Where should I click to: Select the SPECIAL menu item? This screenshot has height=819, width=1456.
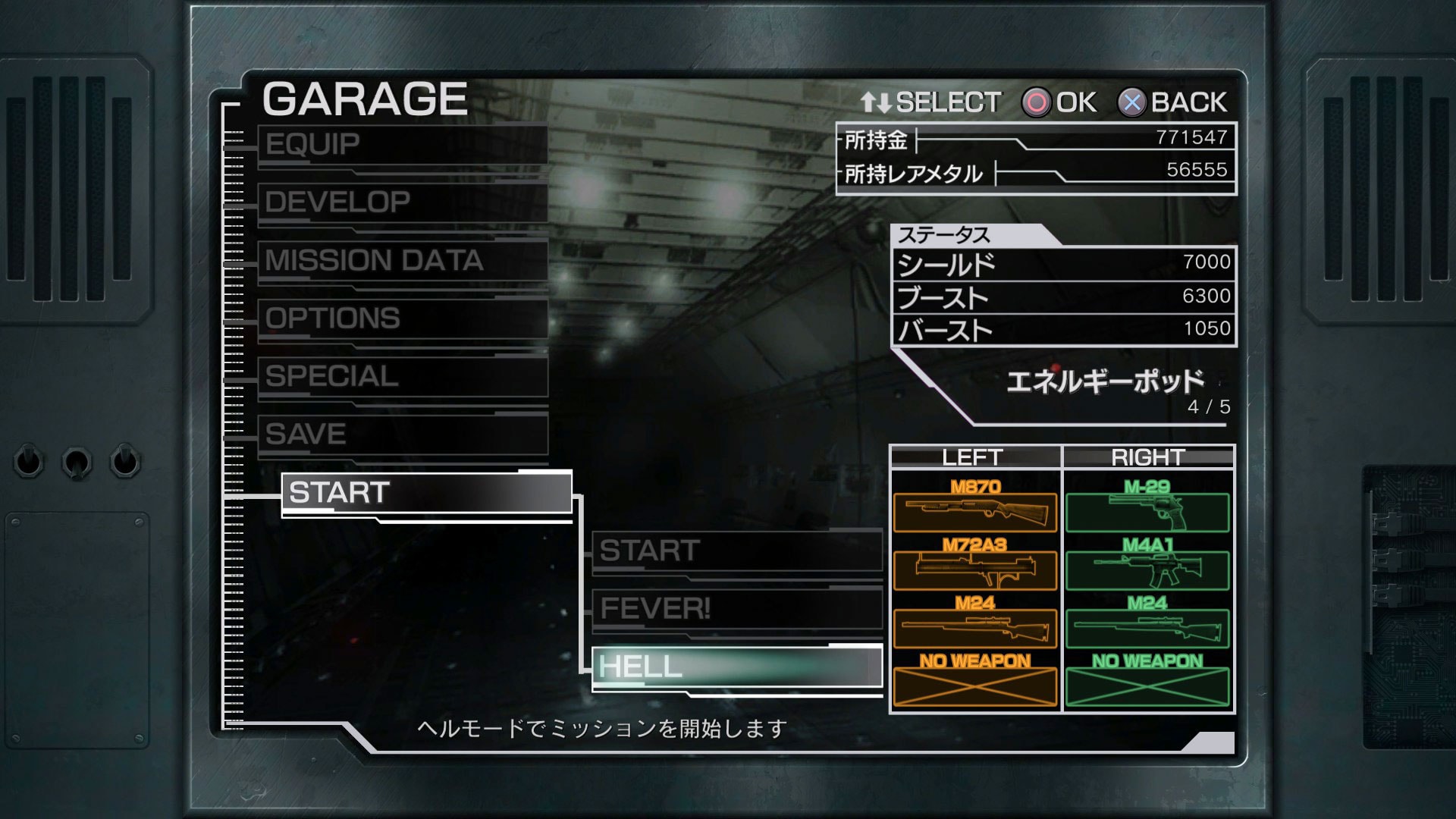402,377
